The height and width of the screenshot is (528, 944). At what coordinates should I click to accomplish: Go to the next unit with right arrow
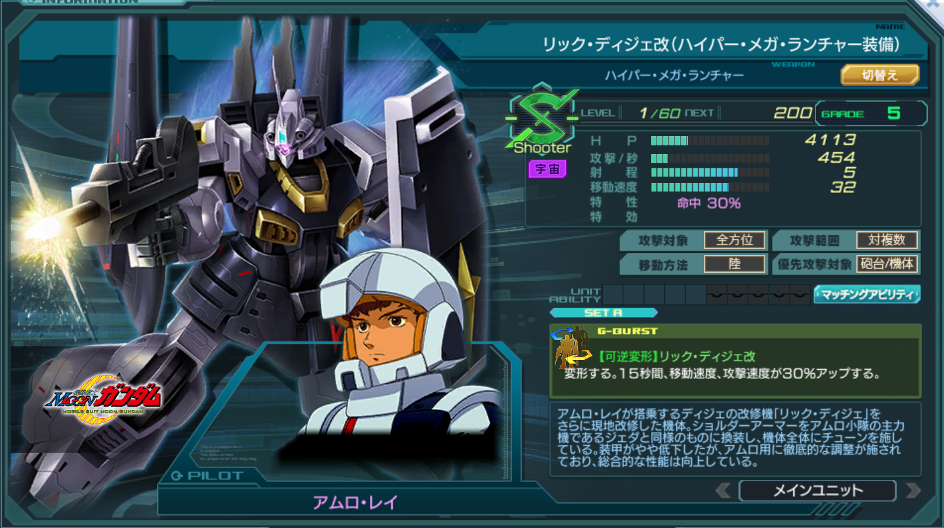tap(911, 491)
